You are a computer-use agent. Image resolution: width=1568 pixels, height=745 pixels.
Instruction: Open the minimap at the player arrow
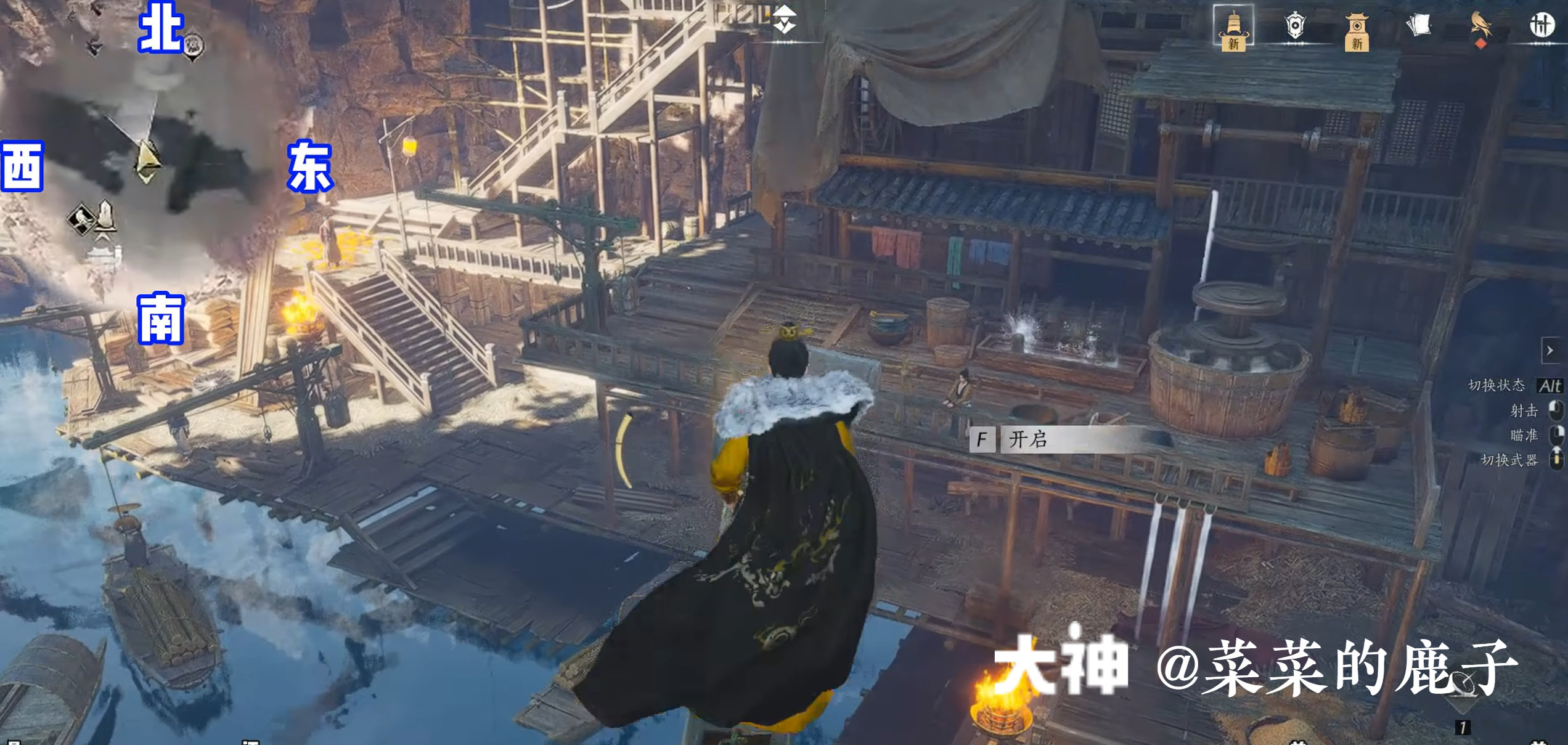[147, 162]
